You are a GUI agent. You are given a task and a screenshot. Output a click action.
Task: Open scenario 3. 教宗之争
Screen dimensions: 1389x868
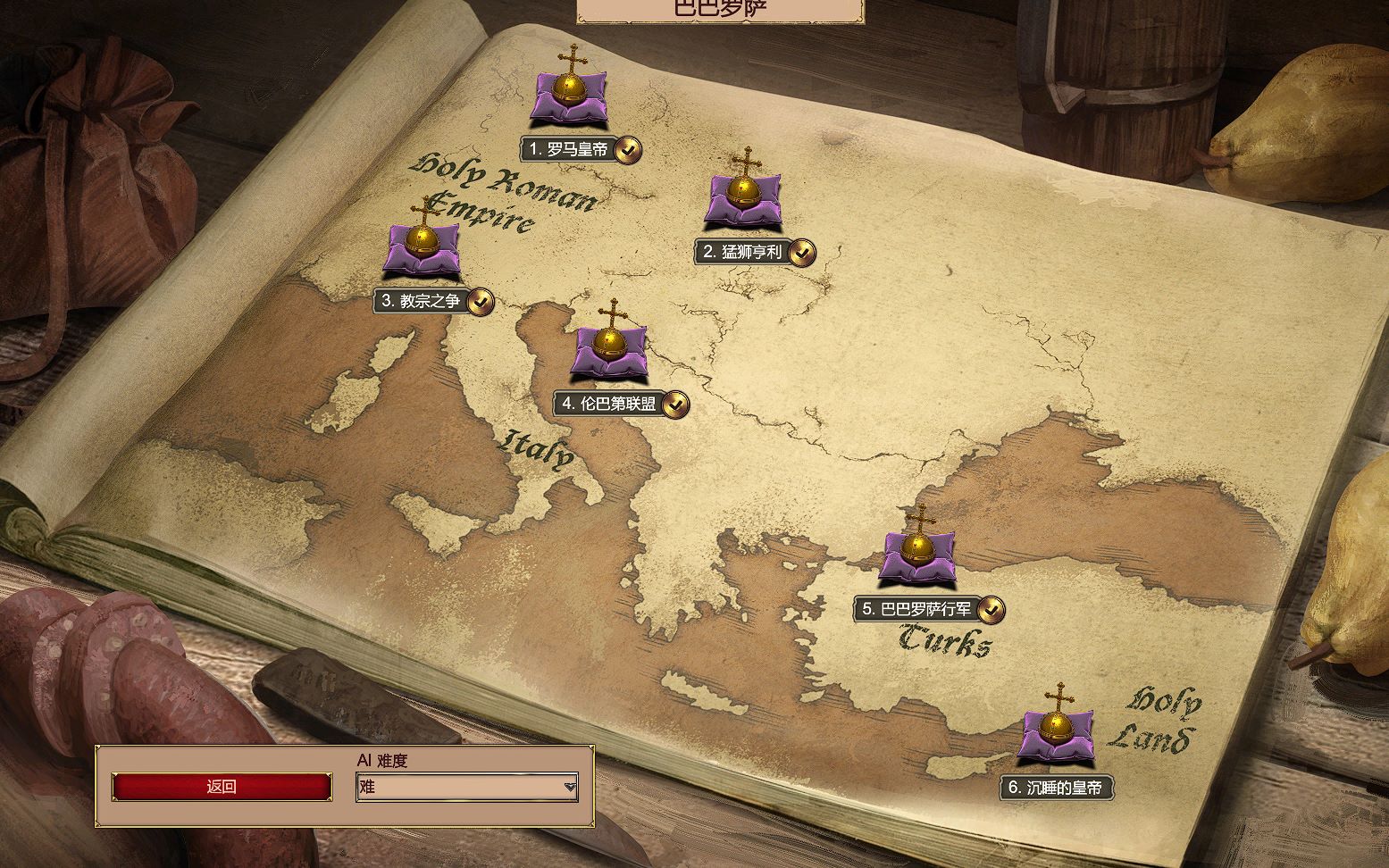pos(421,301)
